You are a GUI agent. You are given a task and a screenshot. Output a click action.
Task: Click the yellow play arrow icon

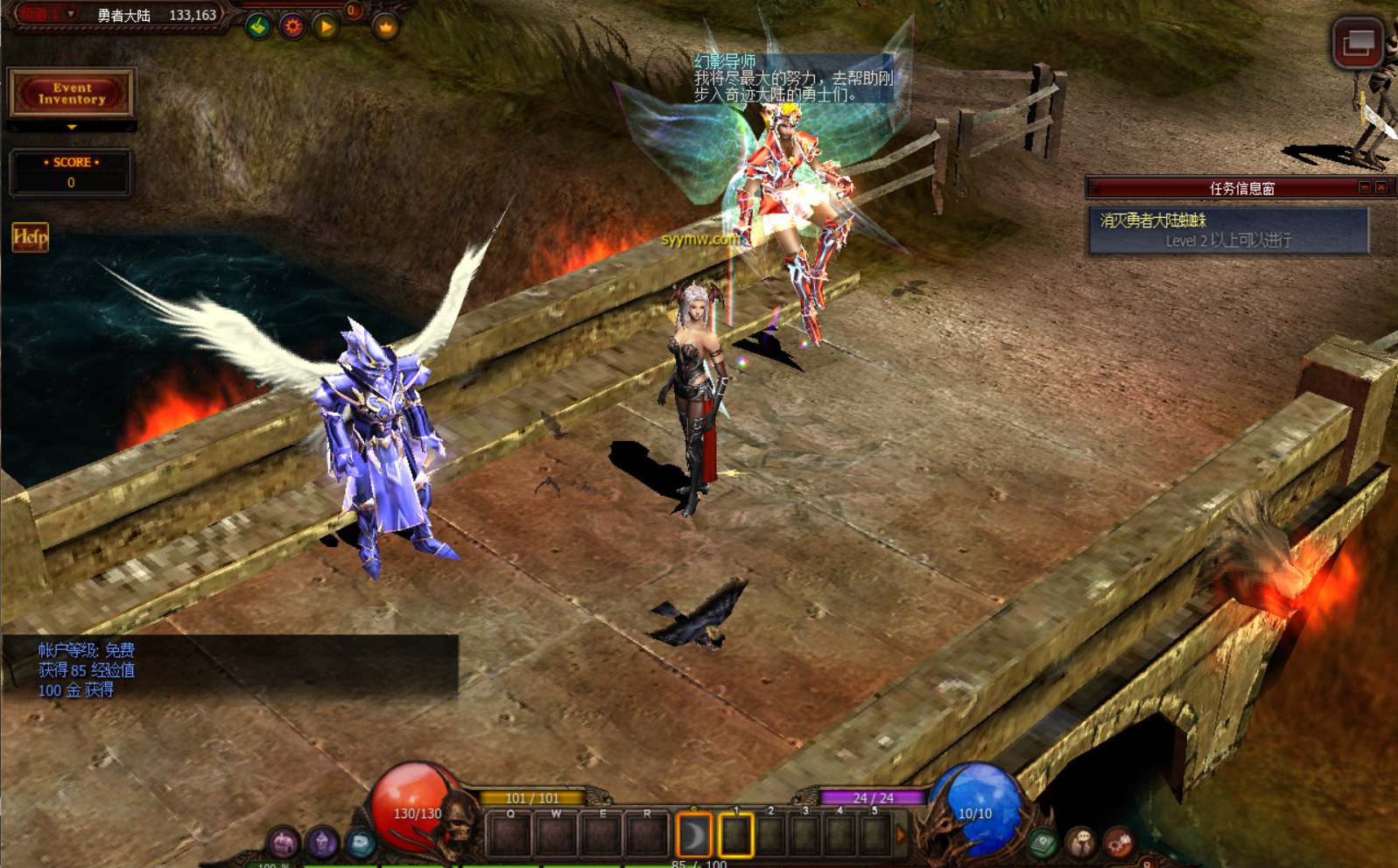tap(326, 27)
